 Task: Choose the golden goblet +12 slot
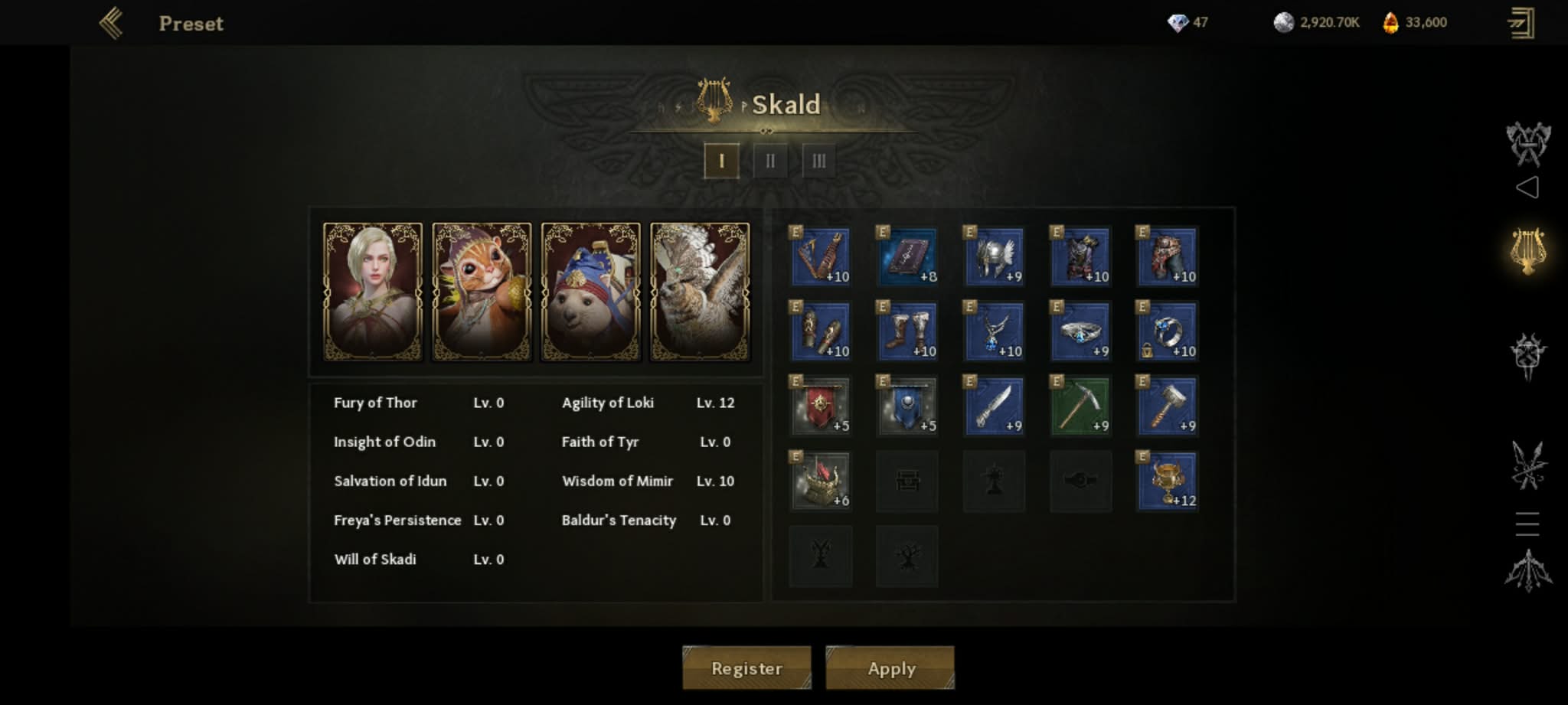coord(1167,481)
